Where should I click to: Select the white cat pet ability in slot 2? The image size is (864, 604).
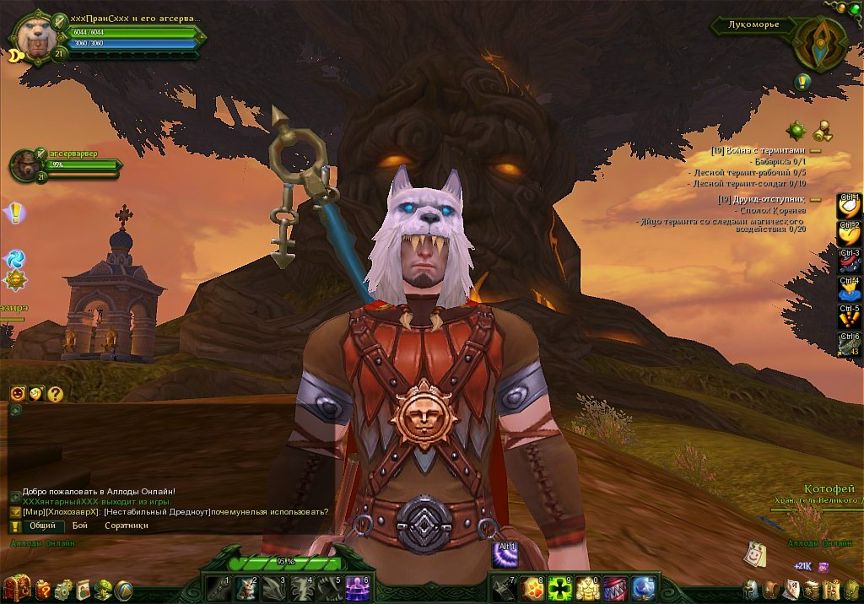(x=246, y=588)
